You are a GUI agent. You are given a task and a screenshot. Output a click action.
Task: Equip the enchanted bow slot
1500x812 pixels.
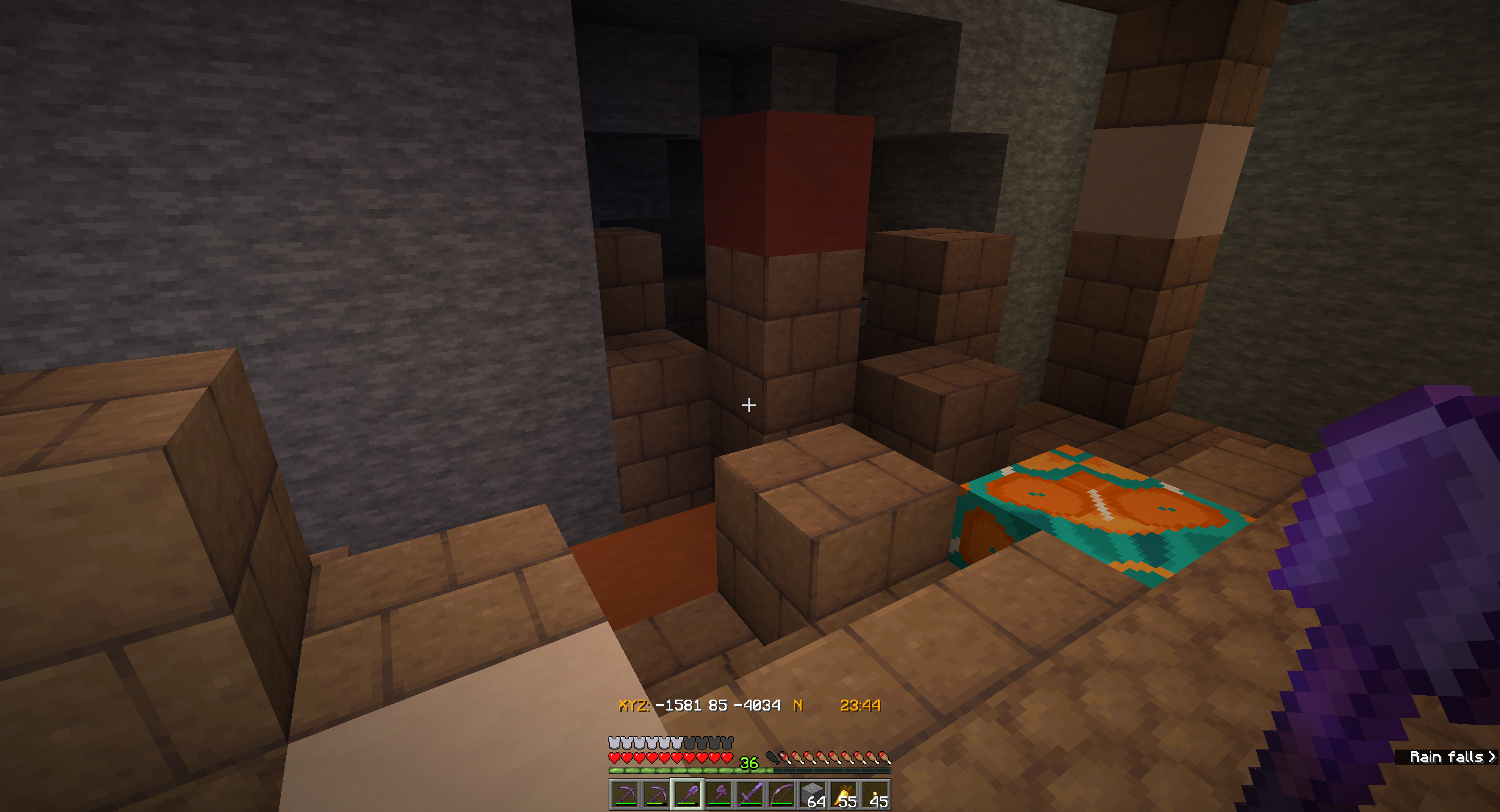tap(782, 794)
